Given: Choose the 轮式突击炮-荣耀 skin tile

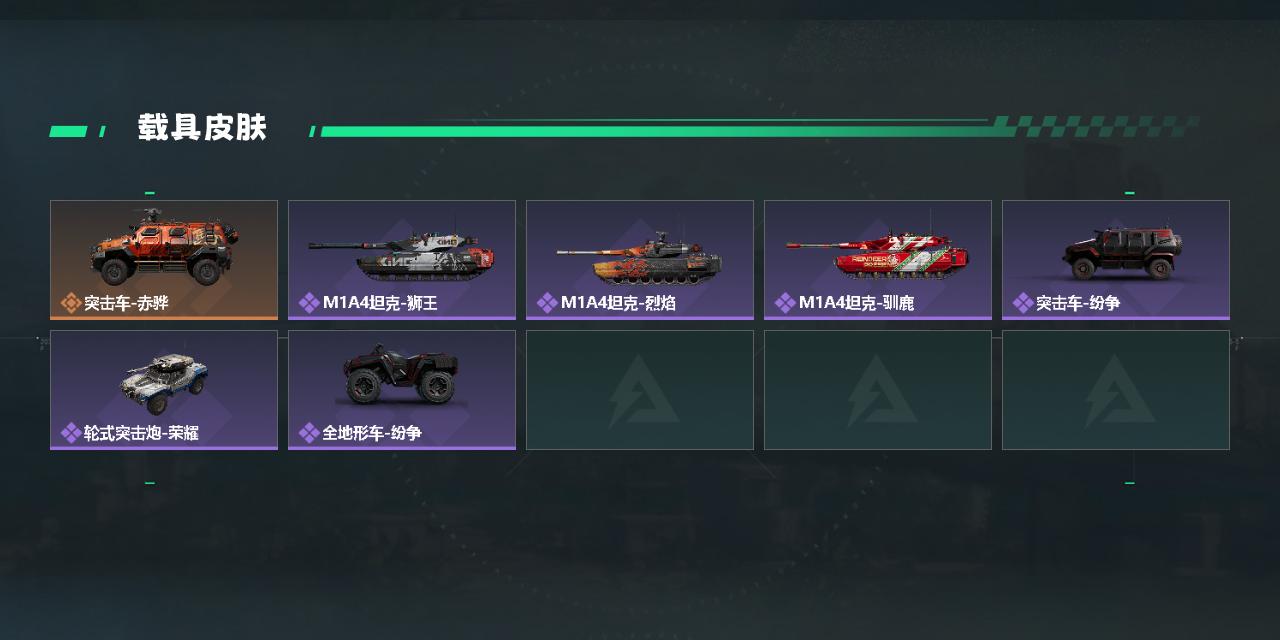Looking at the screenshot, I should pyautogui.click(x=164, y=389).
